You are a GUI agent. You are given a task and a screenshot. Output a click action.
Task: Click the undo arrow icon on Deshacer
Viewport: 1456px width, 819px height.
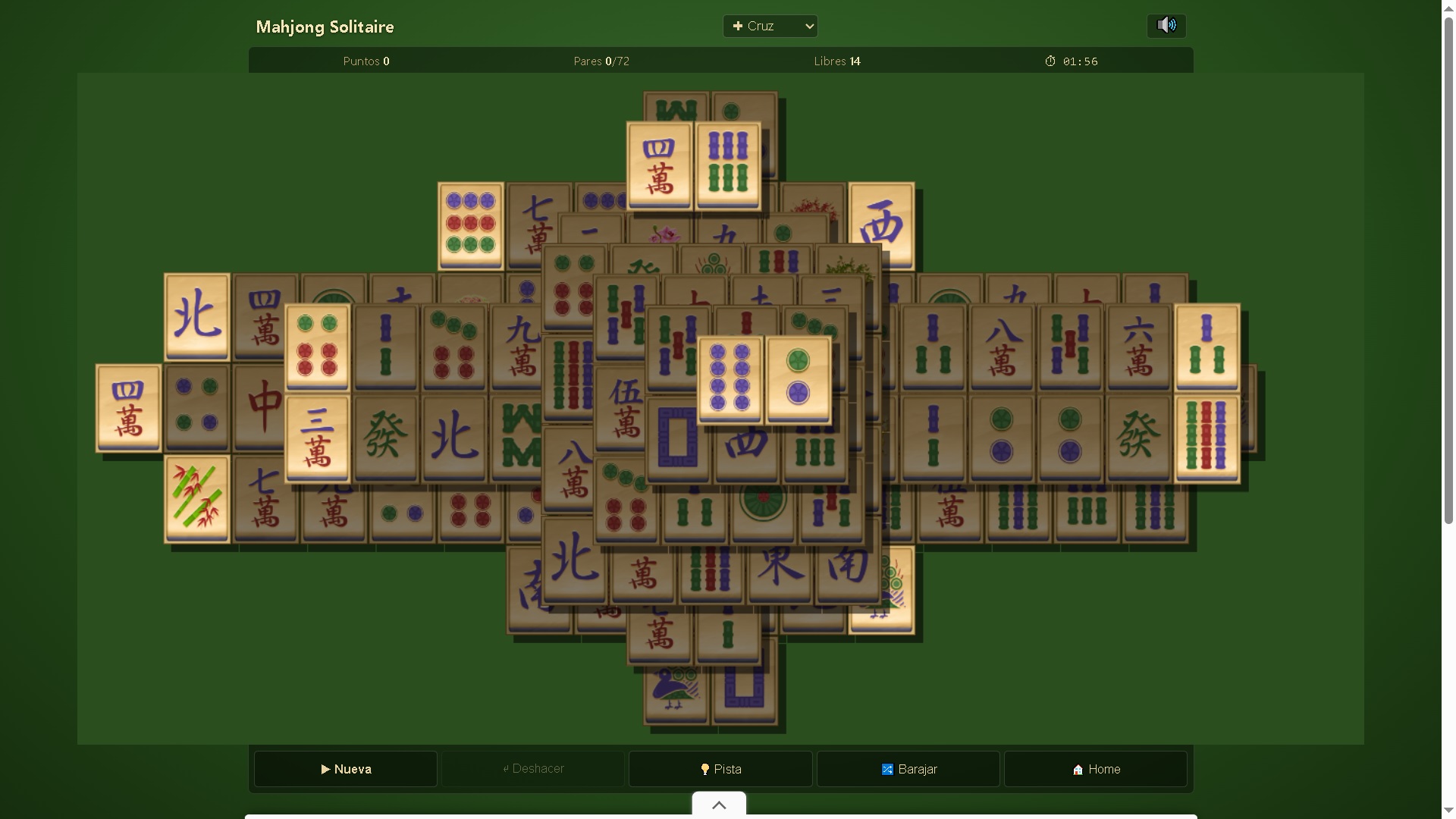click(x=506, y=769)
